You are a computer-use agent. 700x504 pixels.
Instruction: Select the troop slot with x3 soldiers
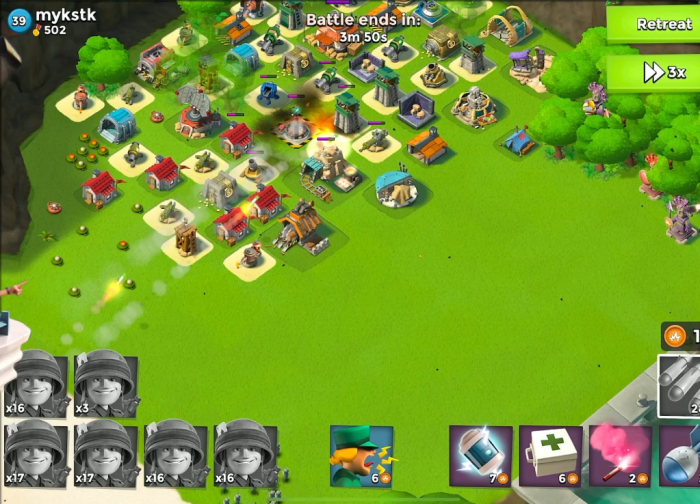pyautogui.click(x=105, y=383)
